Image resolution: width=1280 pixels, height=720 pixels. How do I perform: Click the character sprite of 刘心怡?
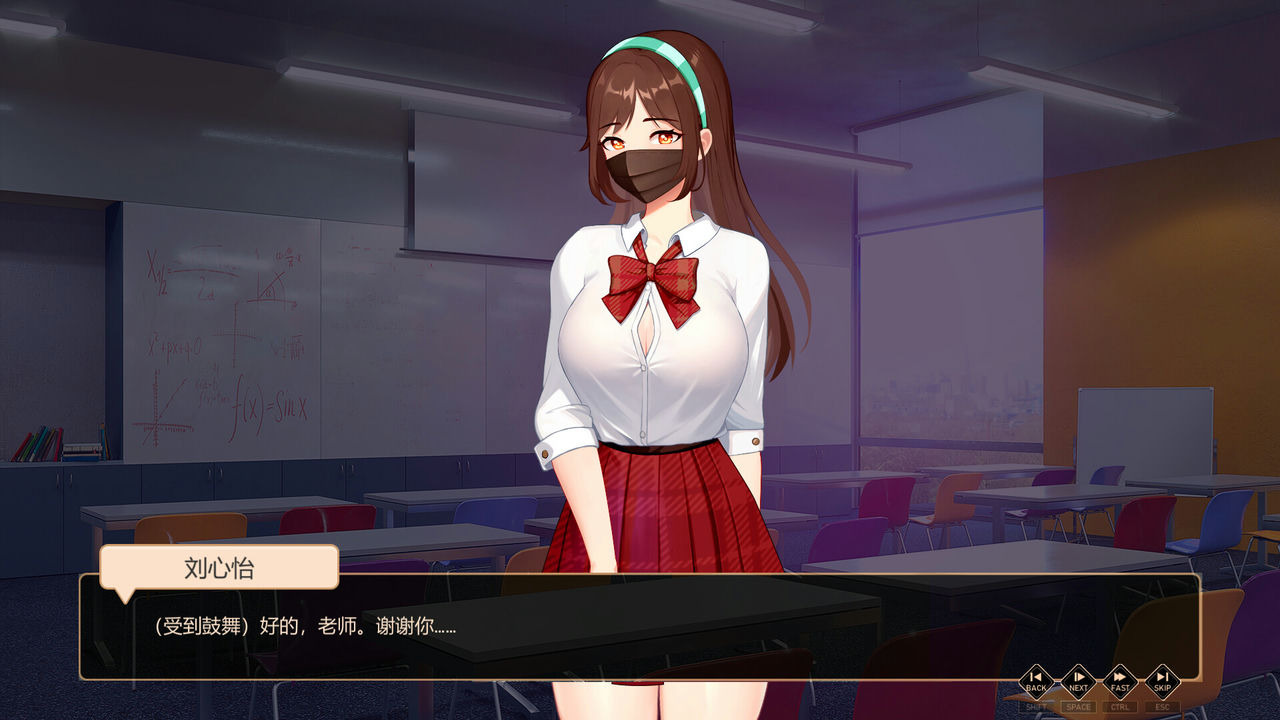(x=650, y=300)
